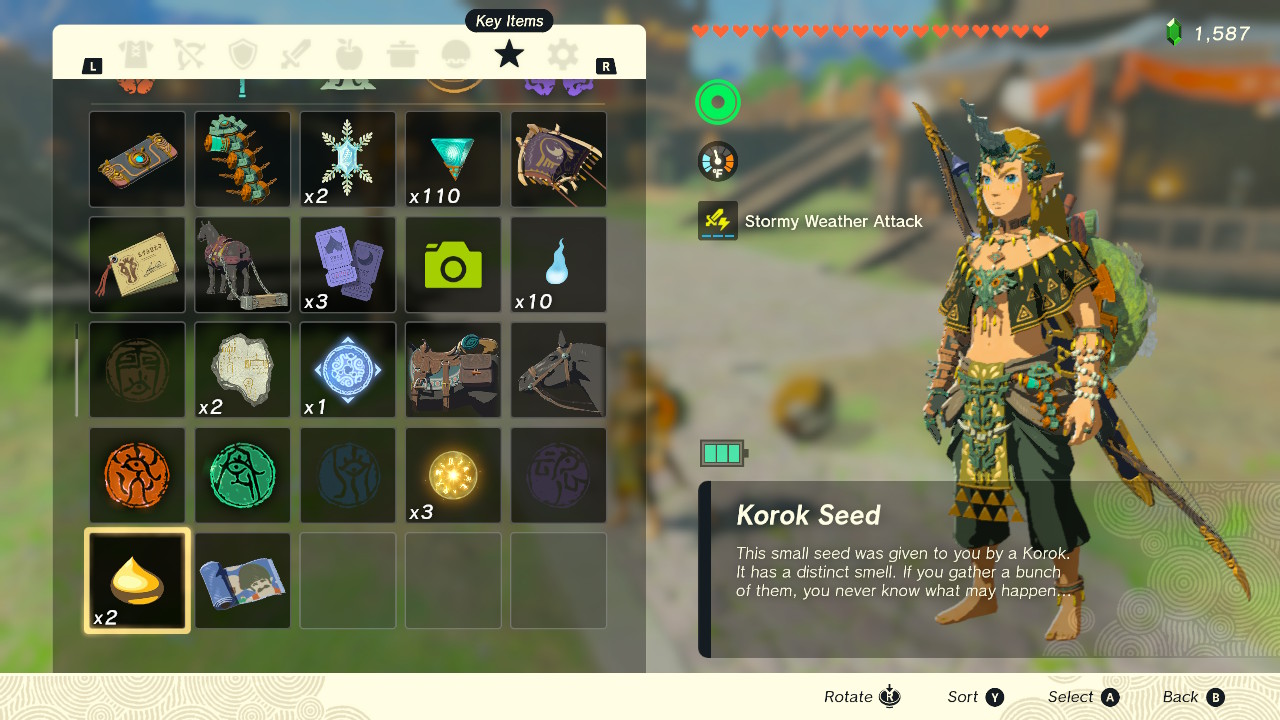Click the green energy cell battery indicator
This screenshot has height=720, width=1280.
click(723, 452)
